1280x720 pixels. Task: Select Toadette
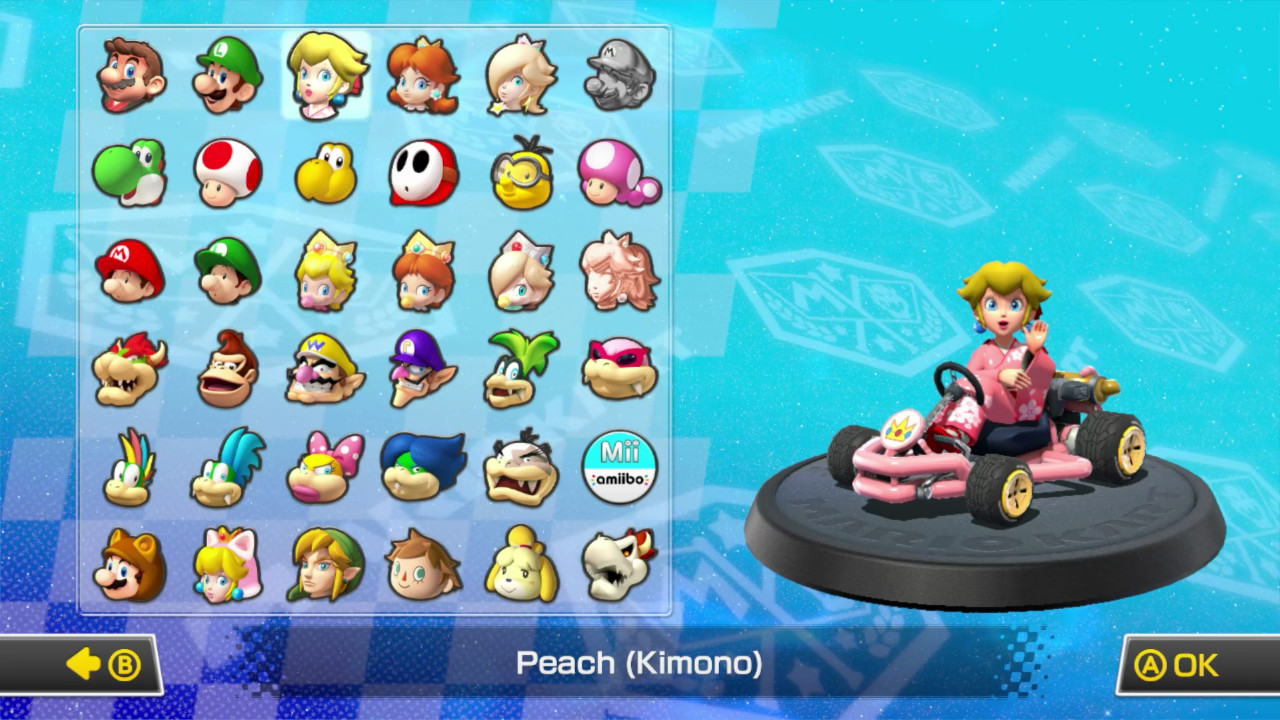[x=619, y=170]
